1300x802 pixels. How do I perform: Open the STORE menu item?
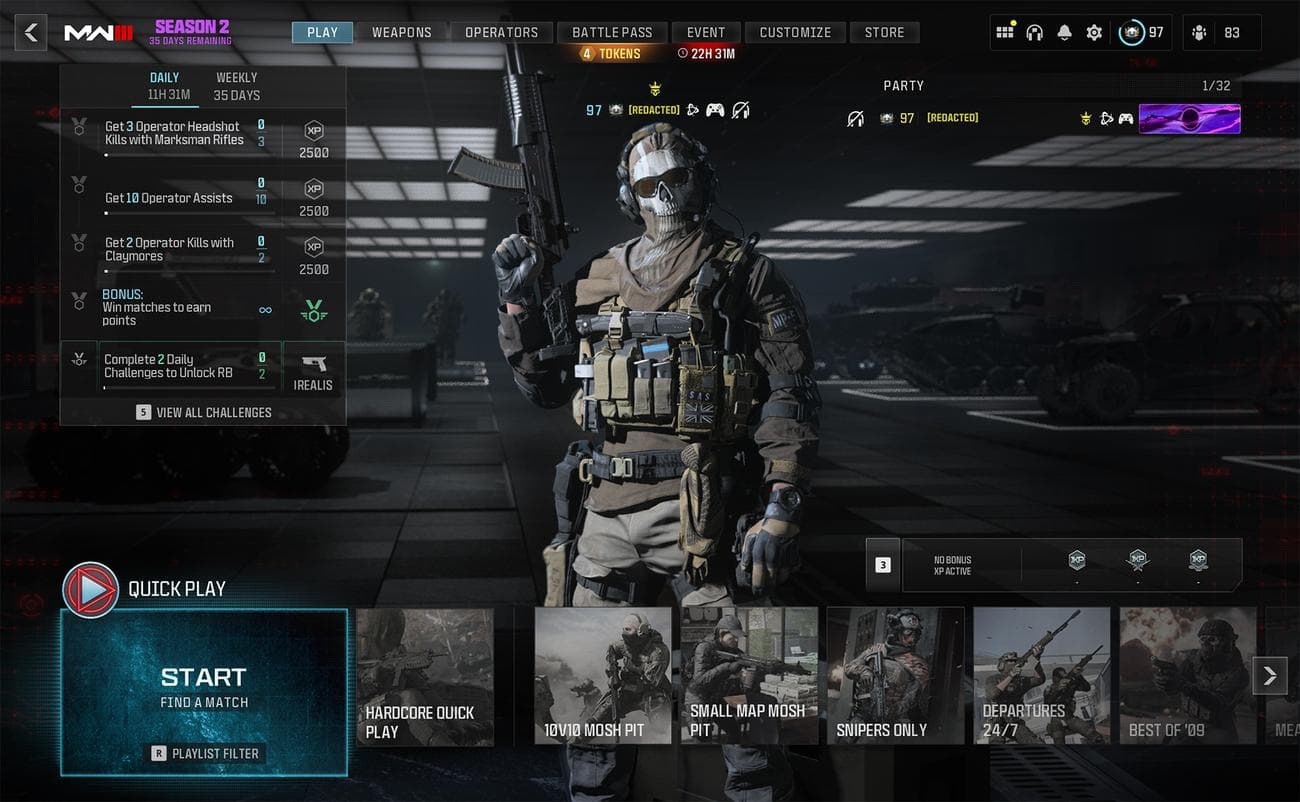884,32
